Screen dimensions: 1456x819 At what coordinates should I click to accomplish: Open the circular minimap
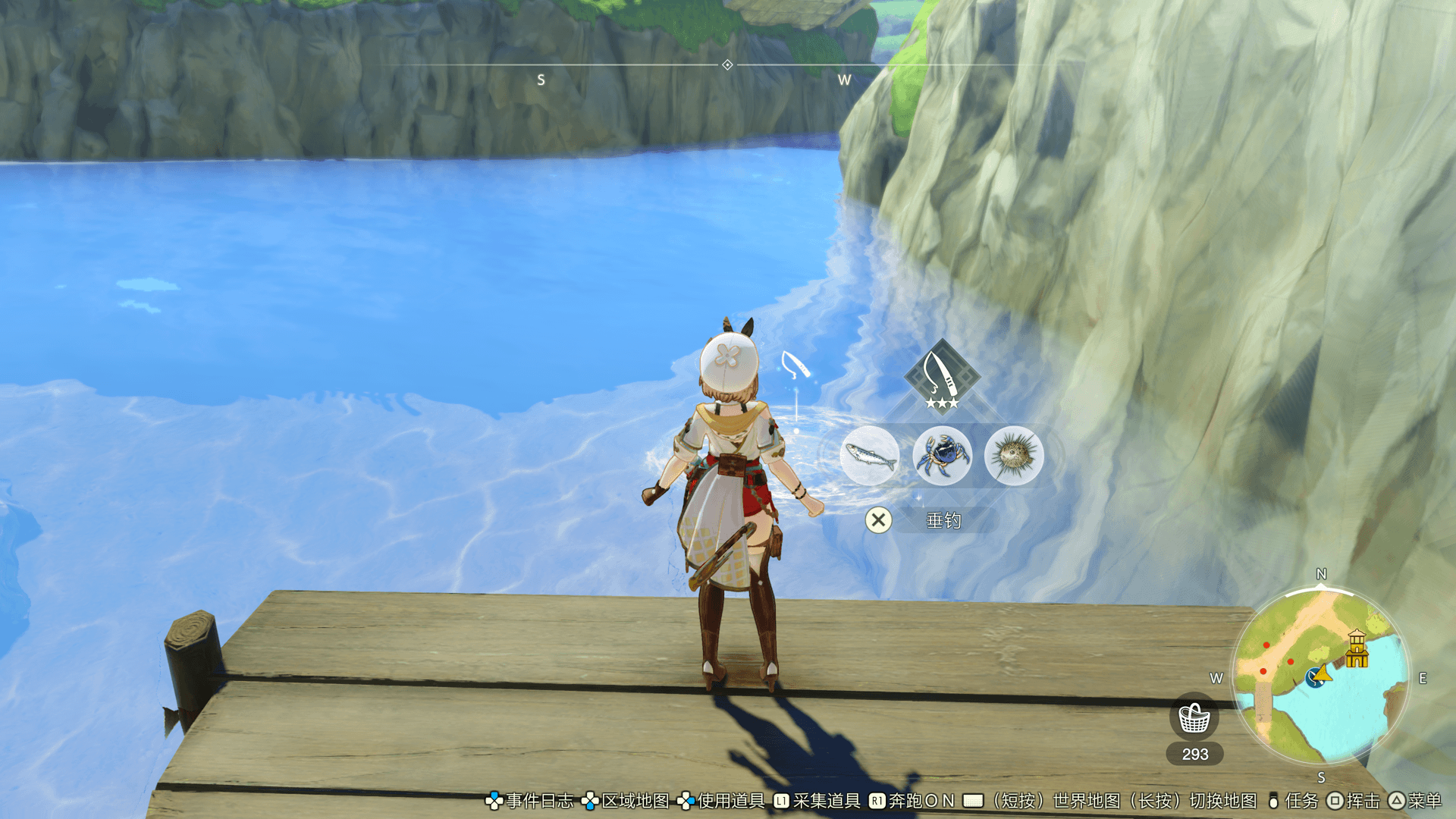pyautogui.click(x=1321, y=676)
